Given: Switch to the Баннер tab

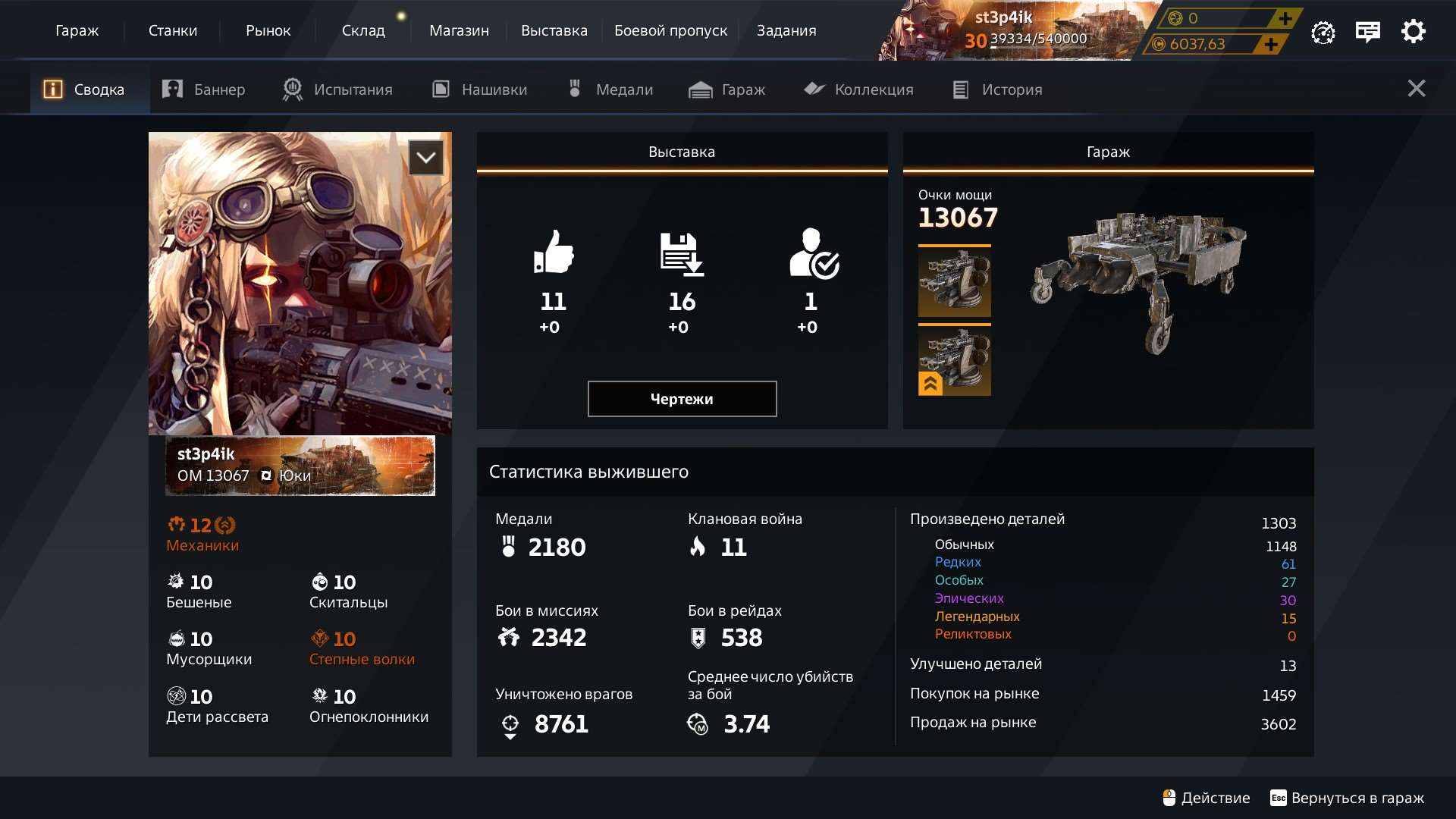Looking at the screenshot, I should [204, 89].
